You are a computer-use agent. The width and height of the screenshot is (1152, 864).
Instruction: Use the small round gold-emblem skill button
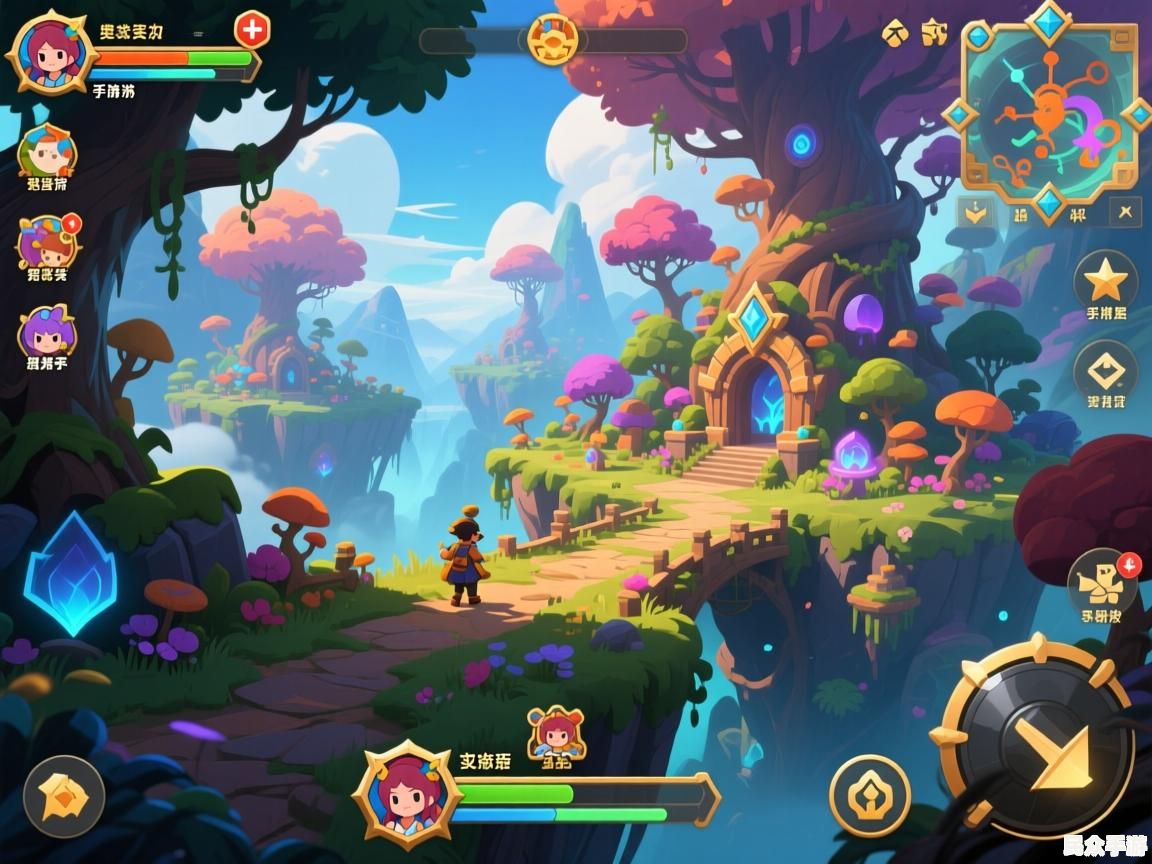(x=870, y=795)
